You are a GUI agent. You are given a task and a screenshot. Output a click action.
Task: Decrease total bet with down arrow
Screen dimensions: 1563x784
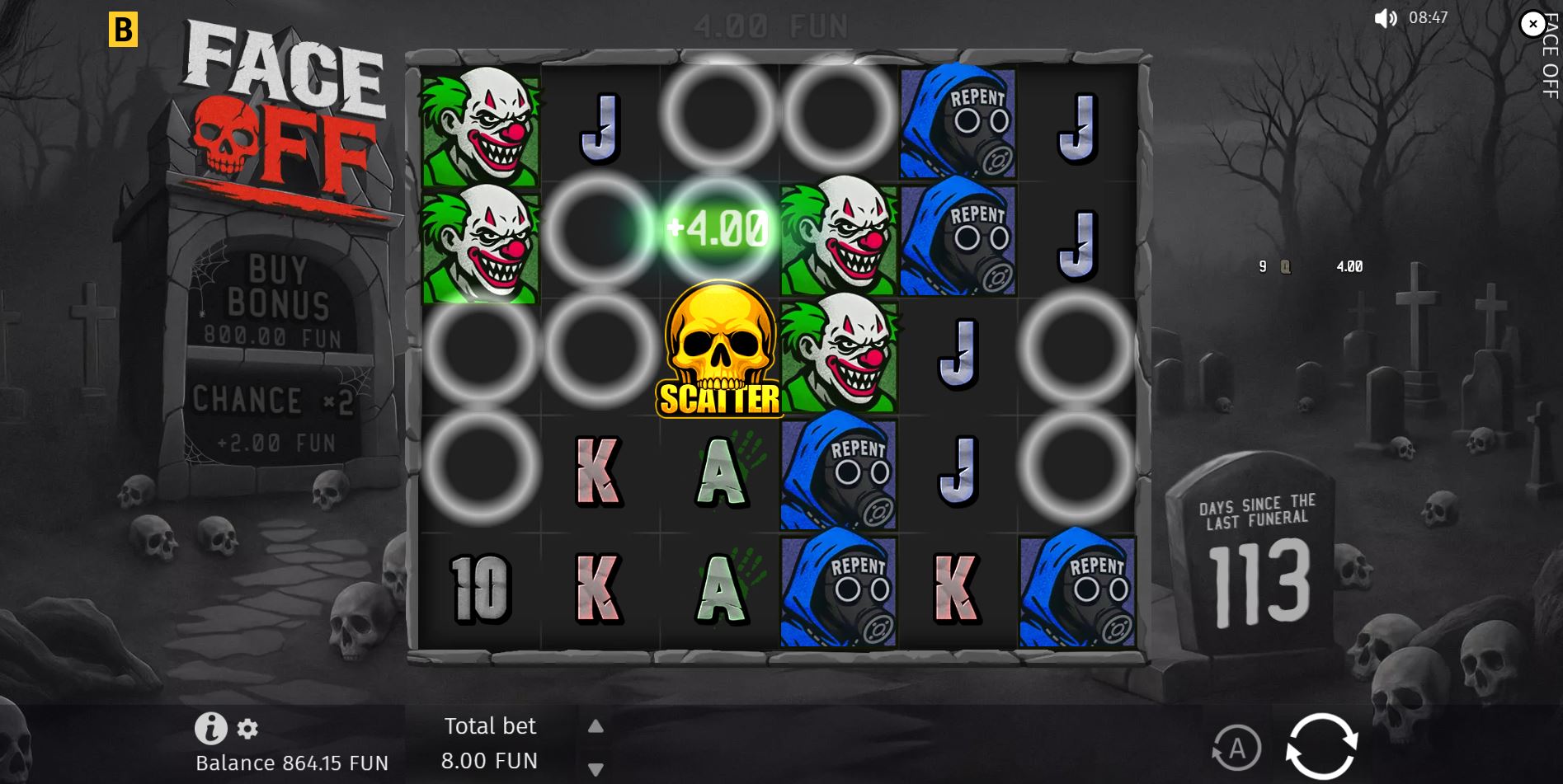(596, 768)
